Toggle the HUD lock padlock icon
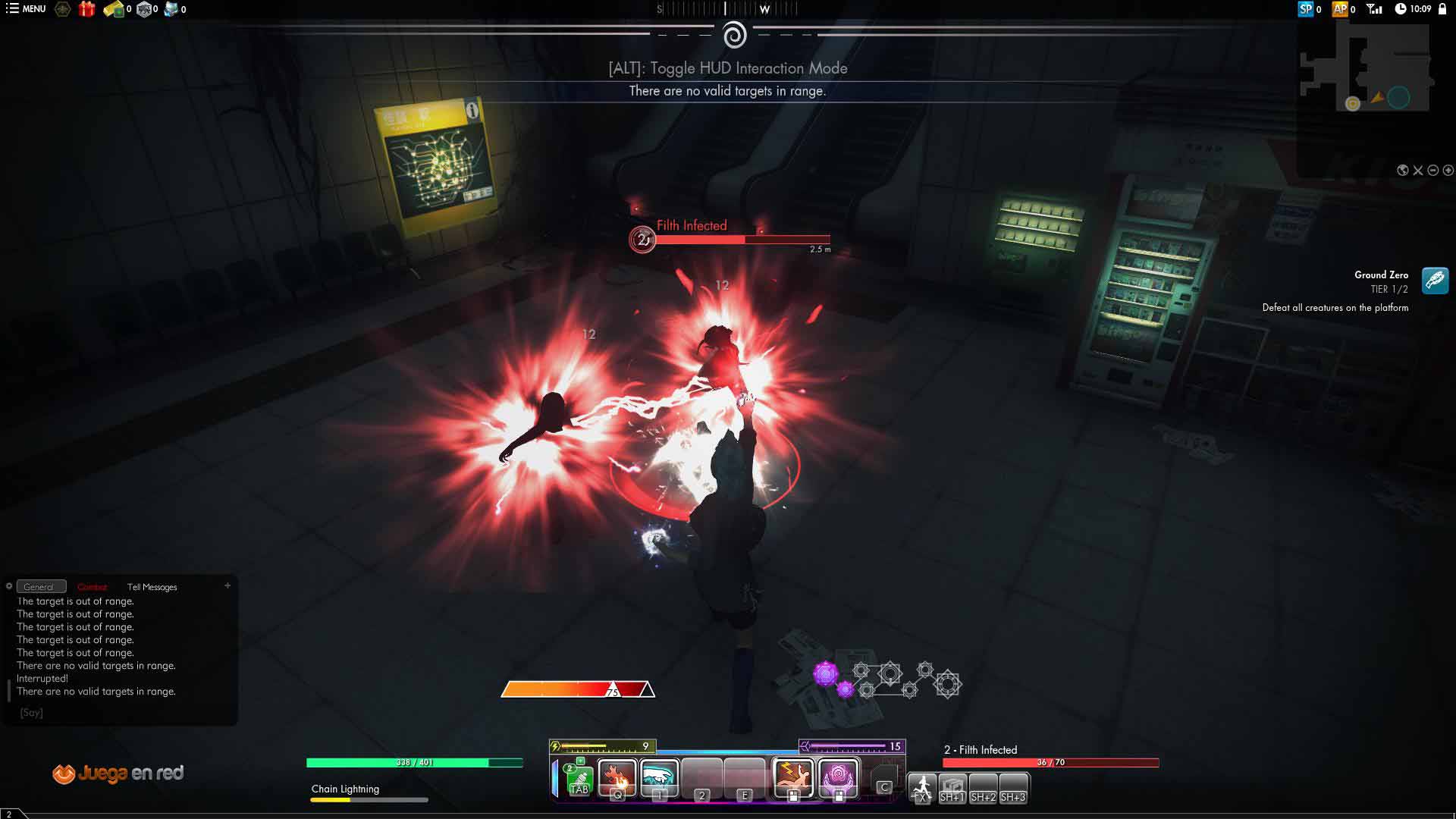The width and height of the screenshot is (1456, 819). [x=1442, y=9]
